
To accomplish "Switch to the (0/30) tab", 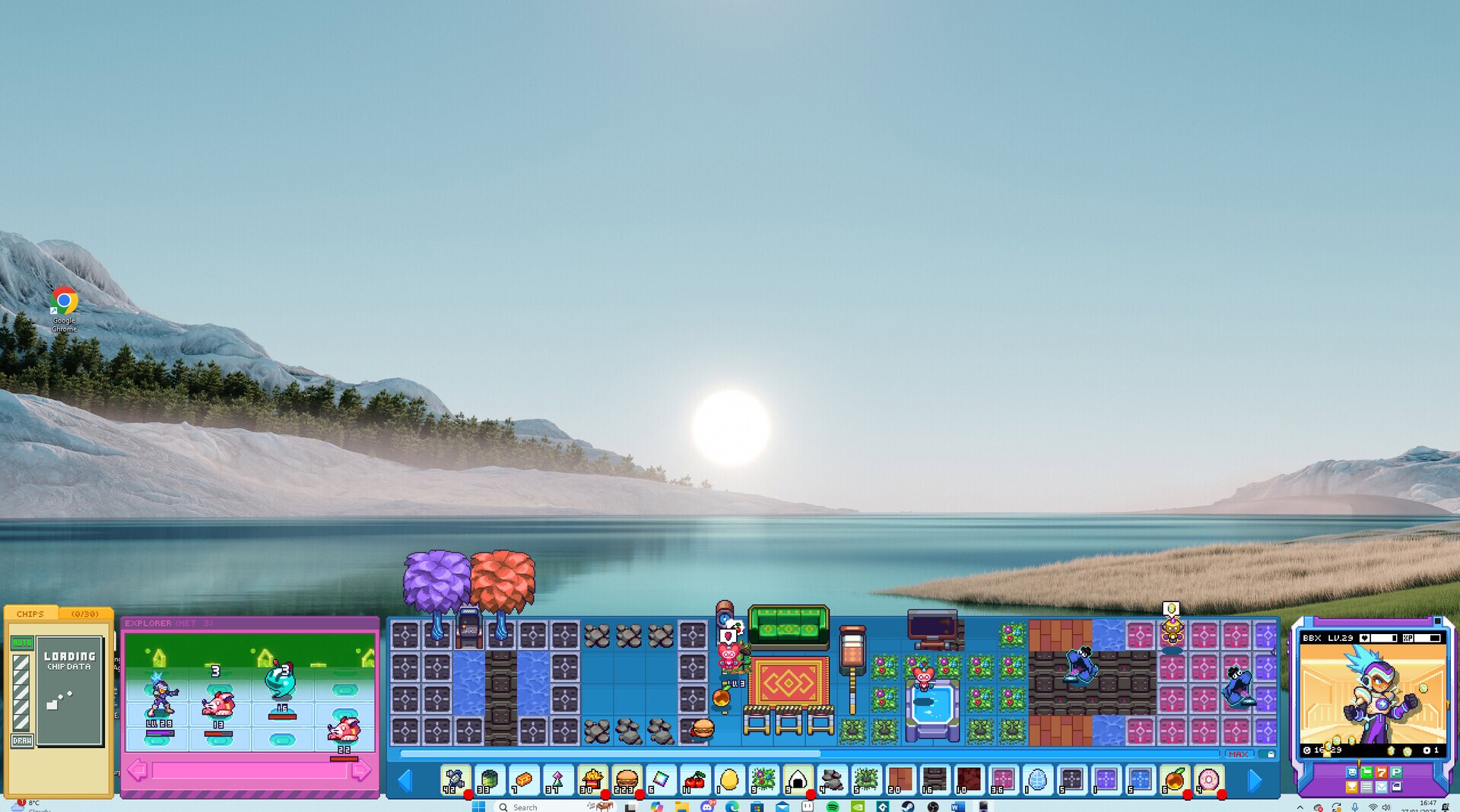I will [85, 613].
